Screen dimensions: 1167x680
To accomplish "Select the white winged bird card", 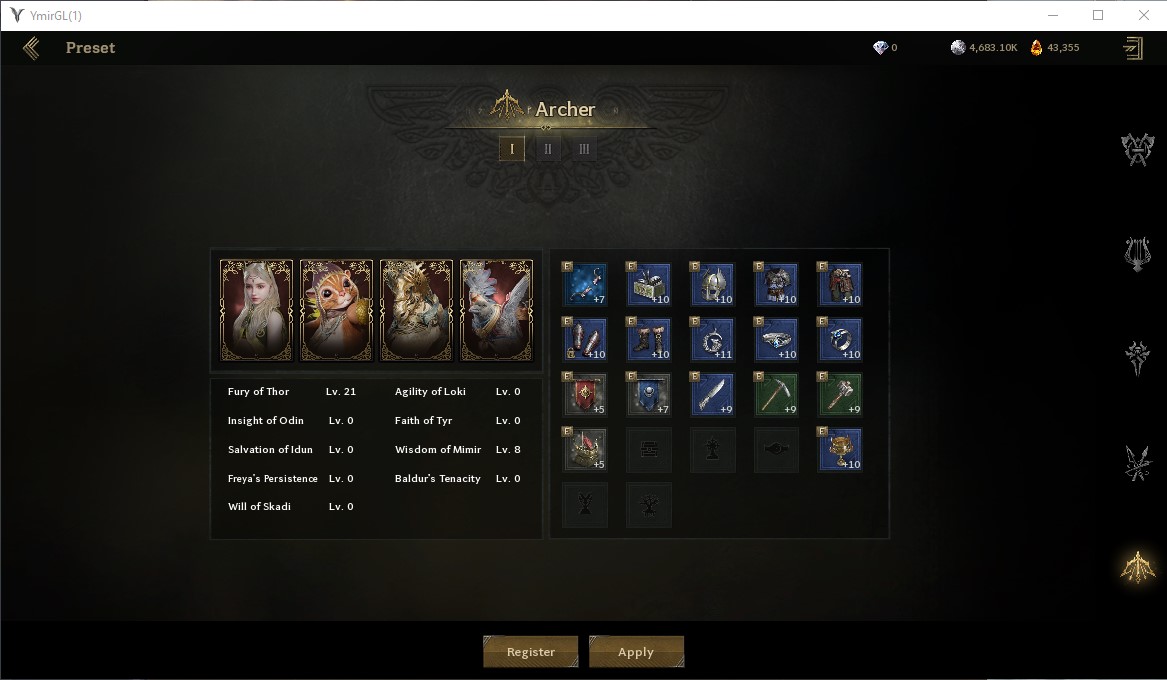I will [x=497, y=310].
